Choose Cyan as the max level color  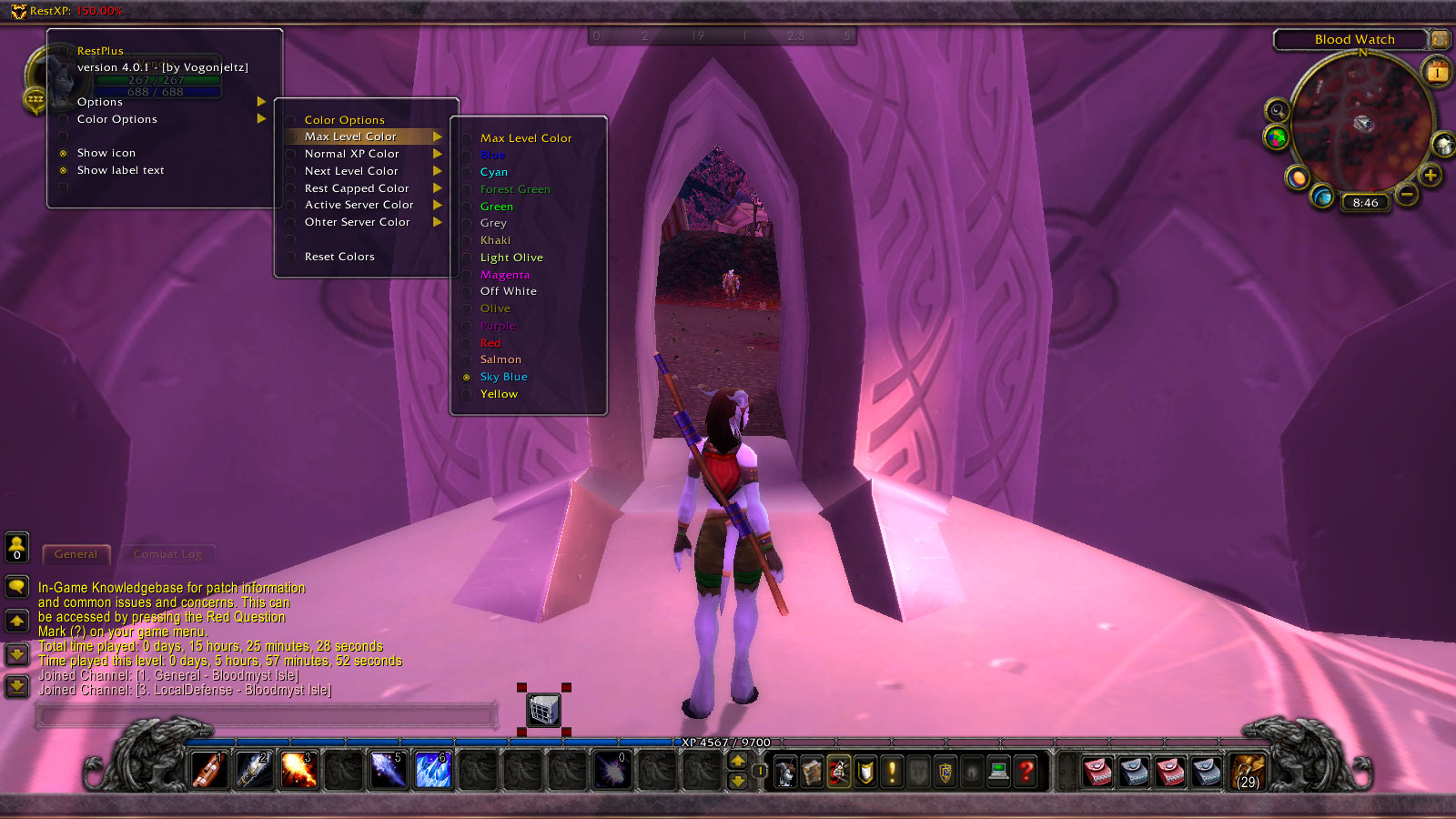pos(494,172)
